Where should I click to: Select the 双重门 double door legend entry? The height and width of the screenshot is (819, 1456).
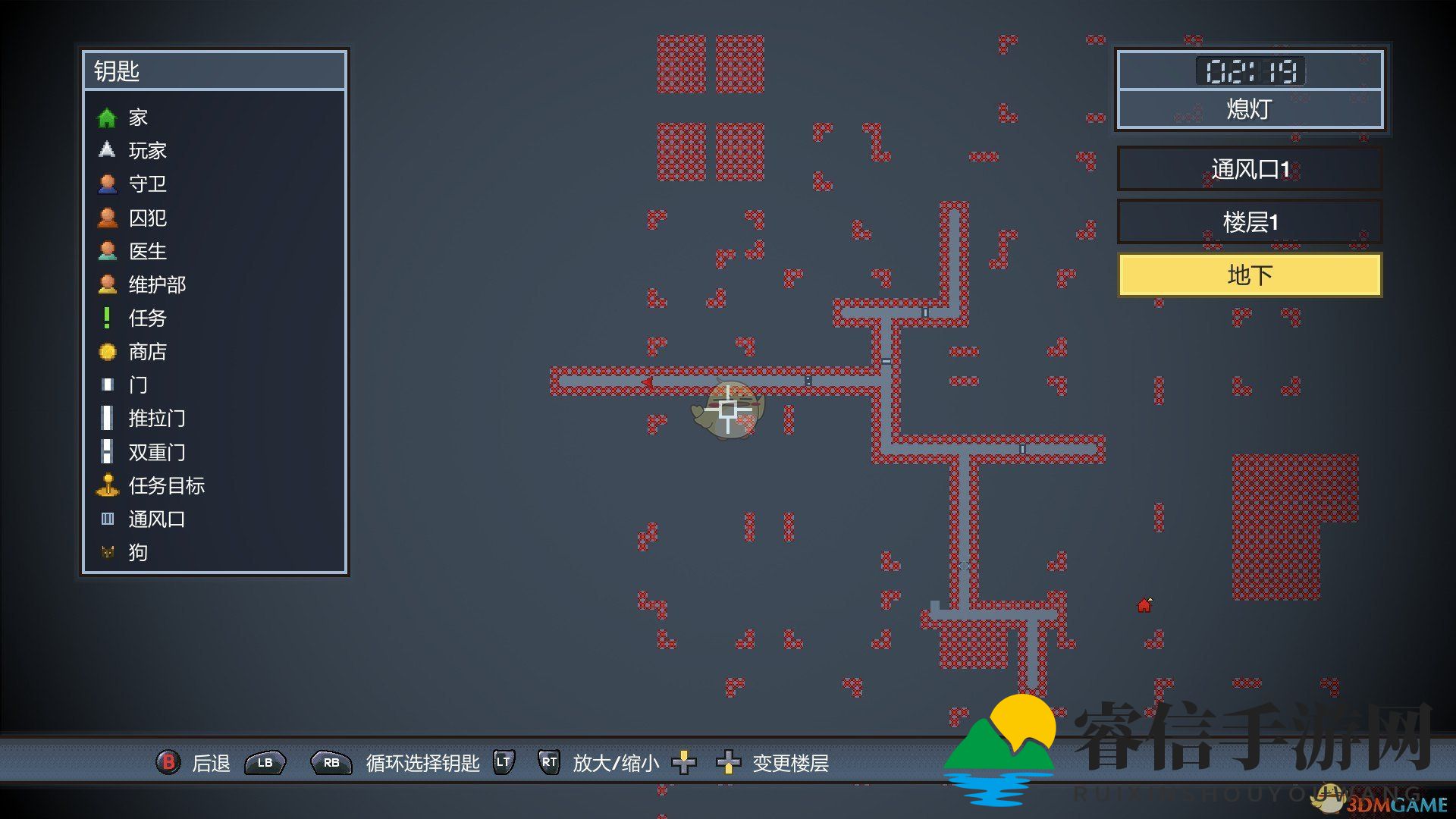(156, 453)
